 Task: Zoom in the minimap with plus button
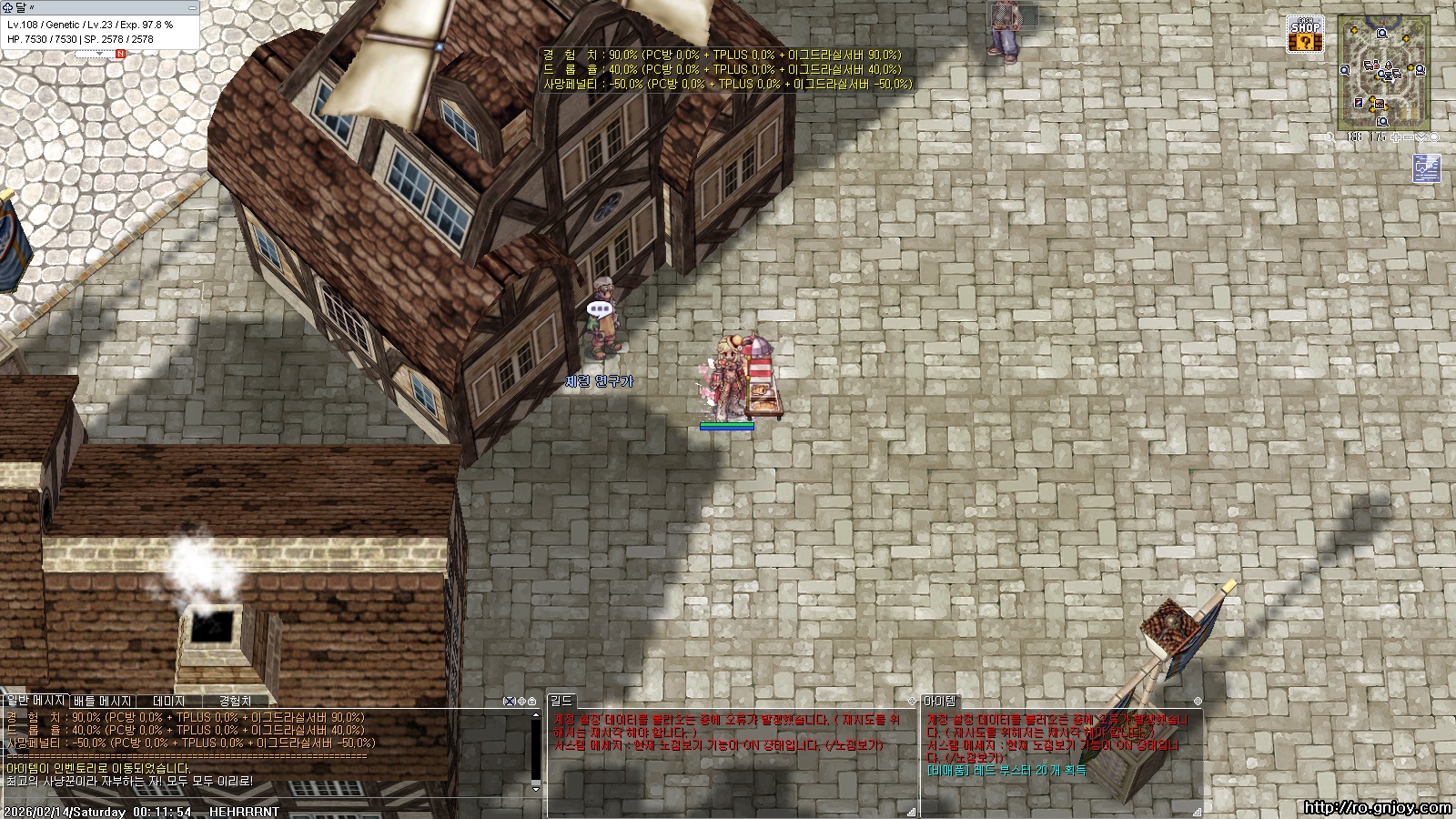point(1396,137)
